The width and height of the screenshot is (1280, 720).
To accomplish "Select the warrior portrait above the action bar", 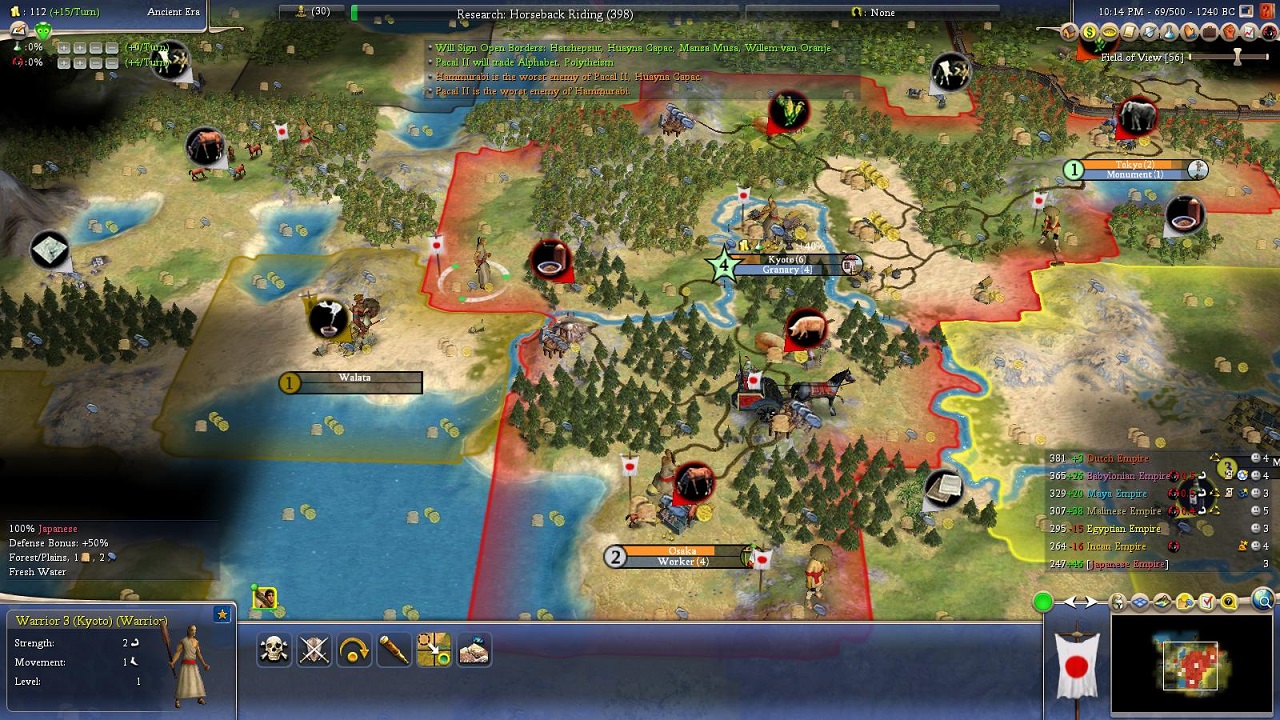I will pyautogui.click(x=264, y=598).
